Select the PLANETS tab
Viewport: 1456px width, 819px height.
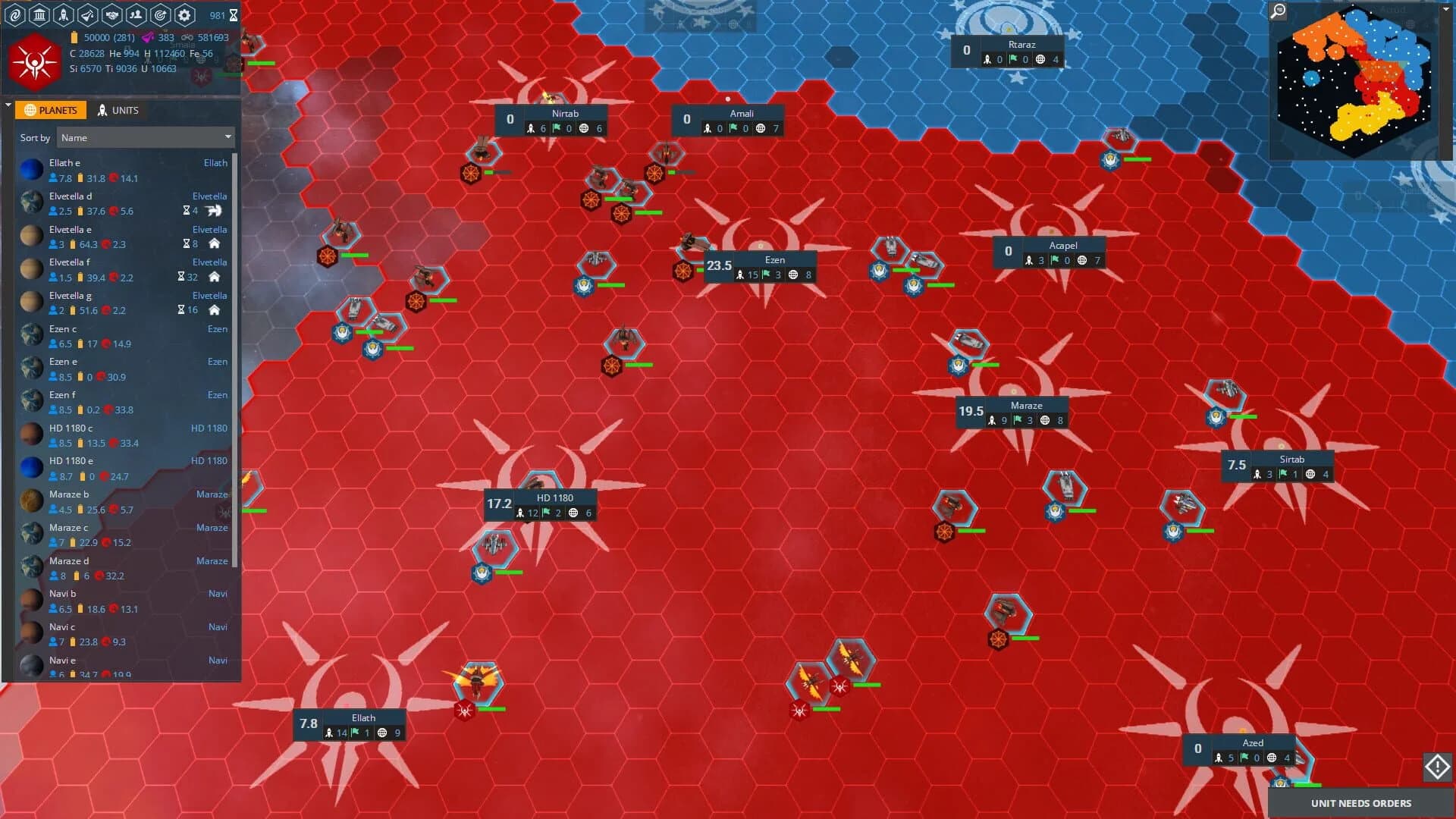click(51, 110)
